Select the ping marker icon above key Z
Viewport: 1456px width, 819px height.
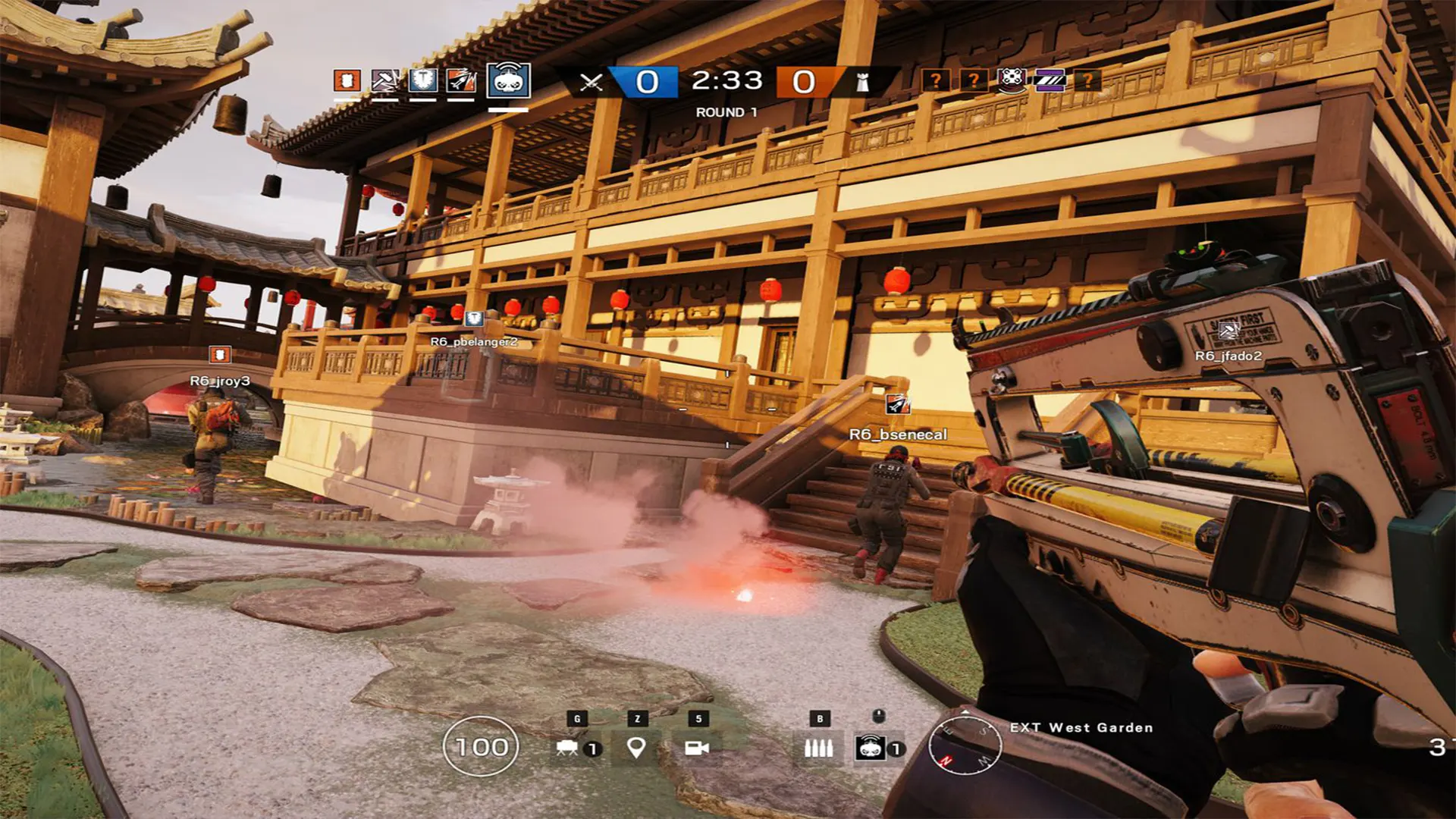[x=635, y=748]
